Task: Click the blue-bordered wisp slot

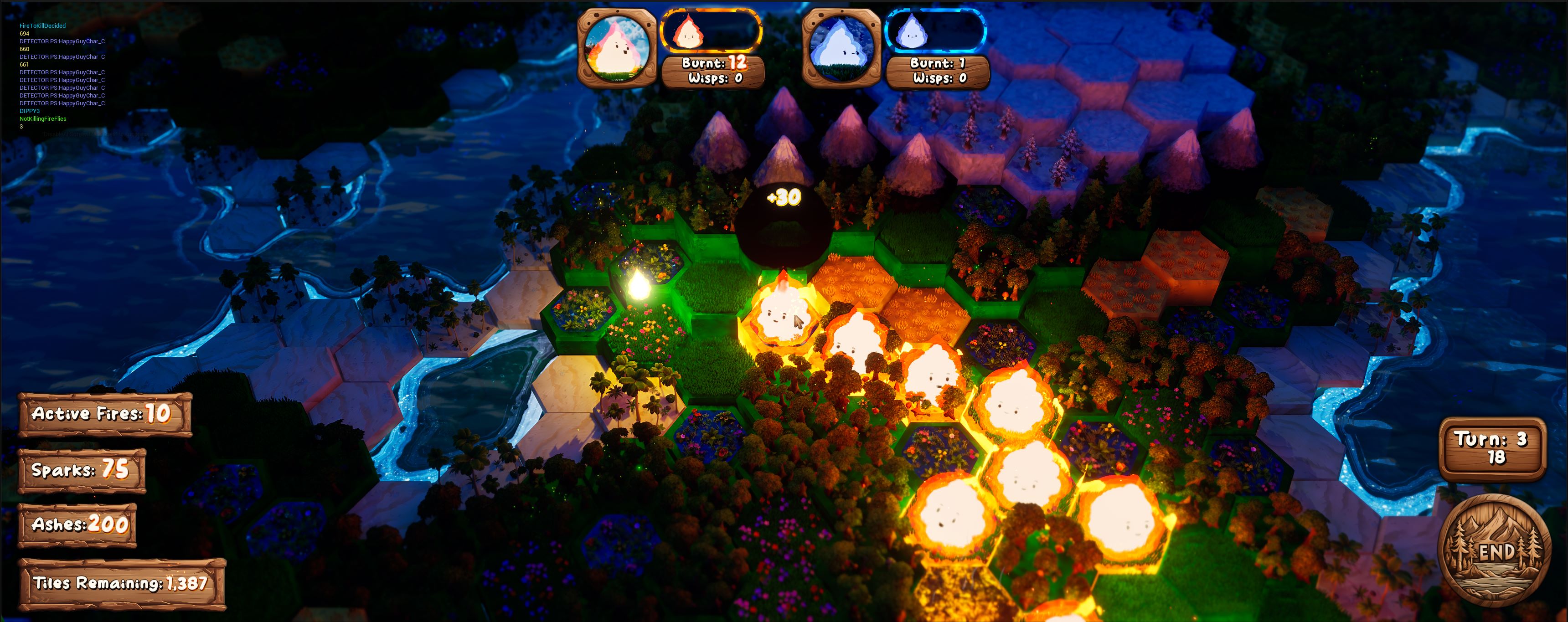Action: pos(936,31)
